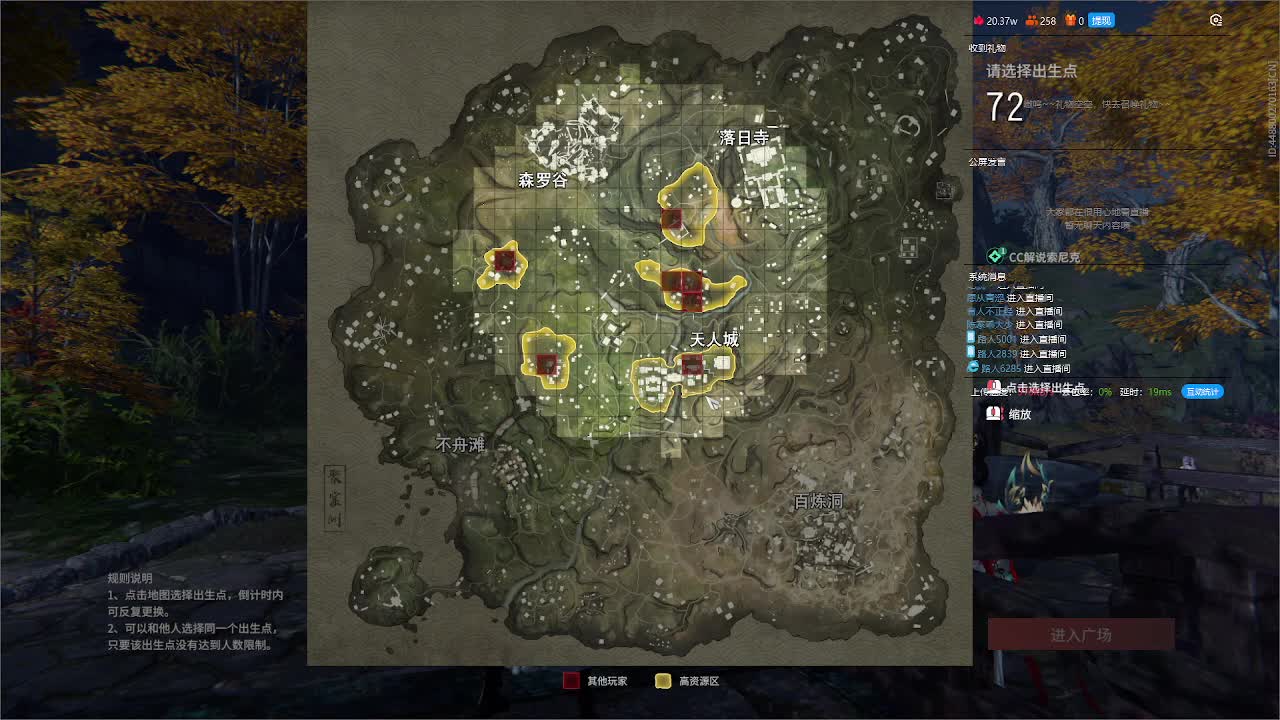Open the CC解说索尼克 streamer entry
1280x720 pixels.
(x=1043, y=257)
